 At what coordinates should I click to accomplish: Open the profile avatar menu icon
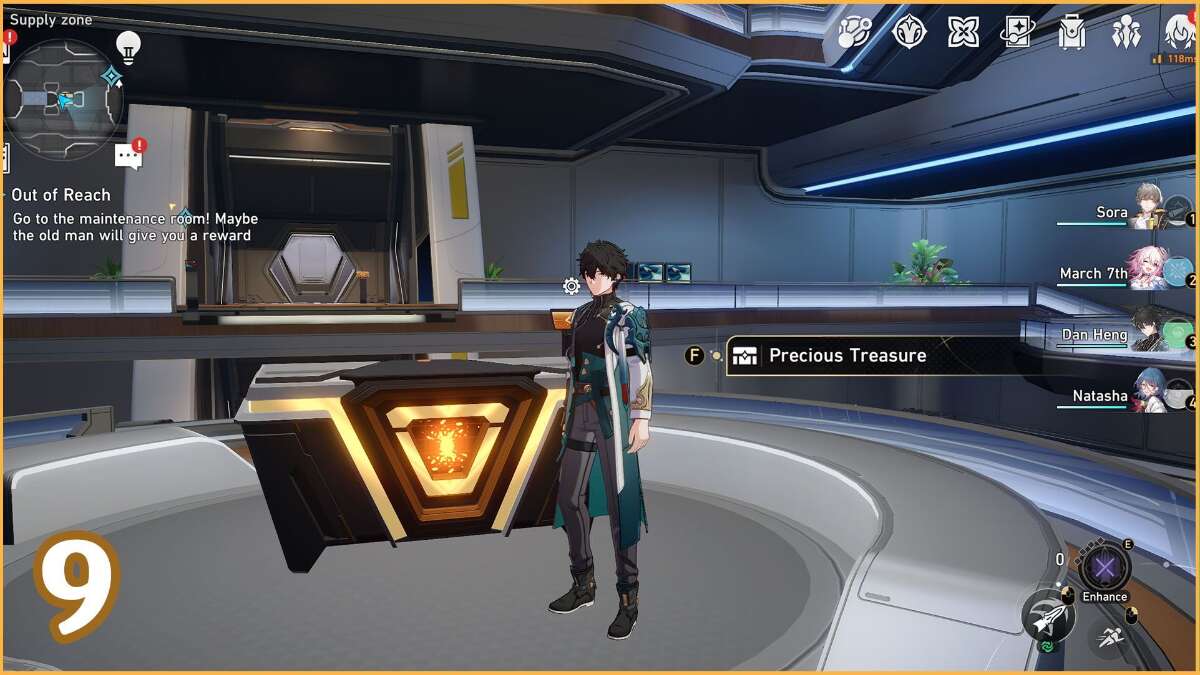coord(1180,32)
